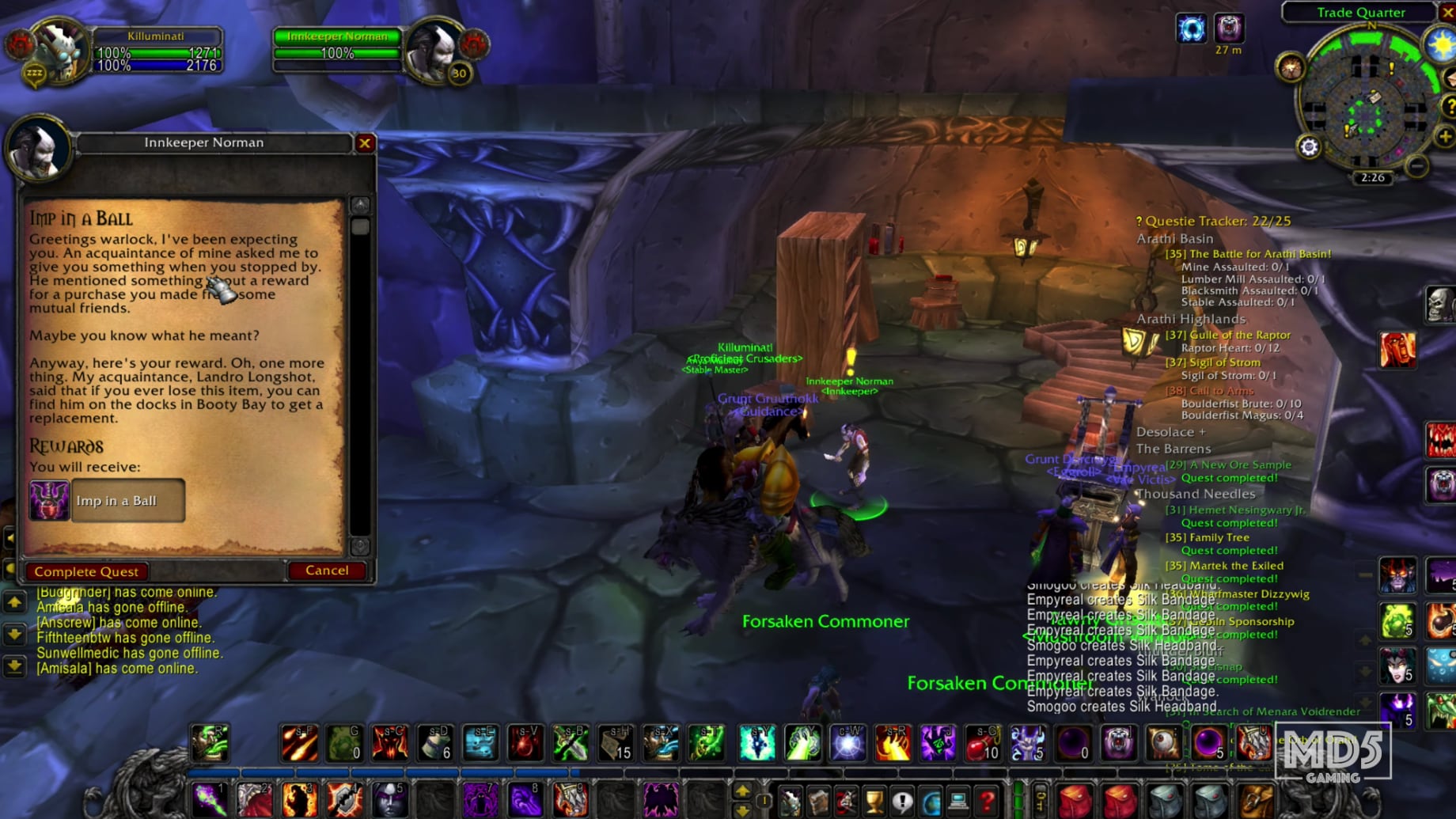Open the Questie settings gear on the minimap
The width and height of the screenshot is (1456, 819).
pos(1310,146)
